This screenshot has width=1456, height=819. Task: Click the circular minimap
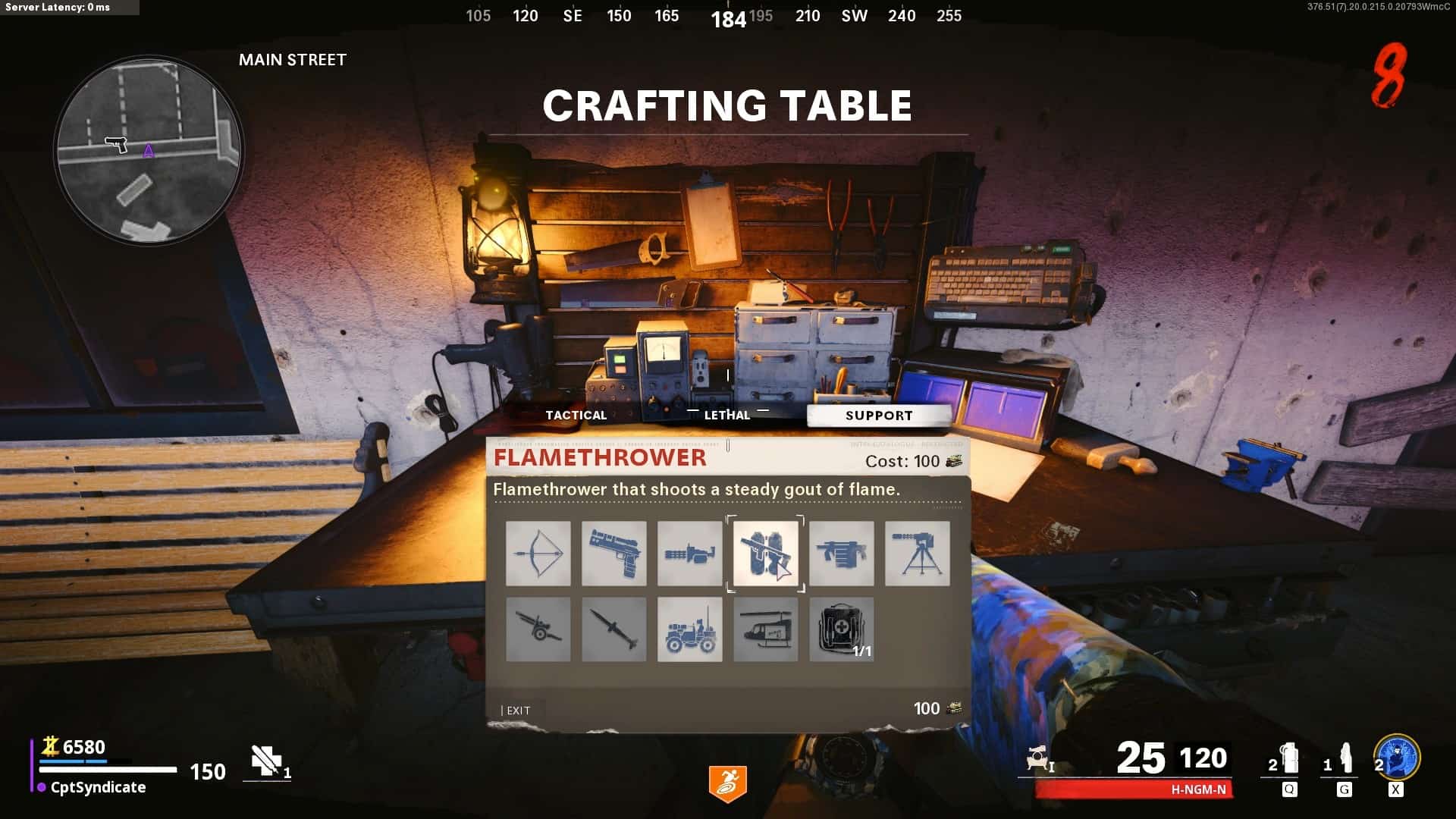(x=149, y=152)
